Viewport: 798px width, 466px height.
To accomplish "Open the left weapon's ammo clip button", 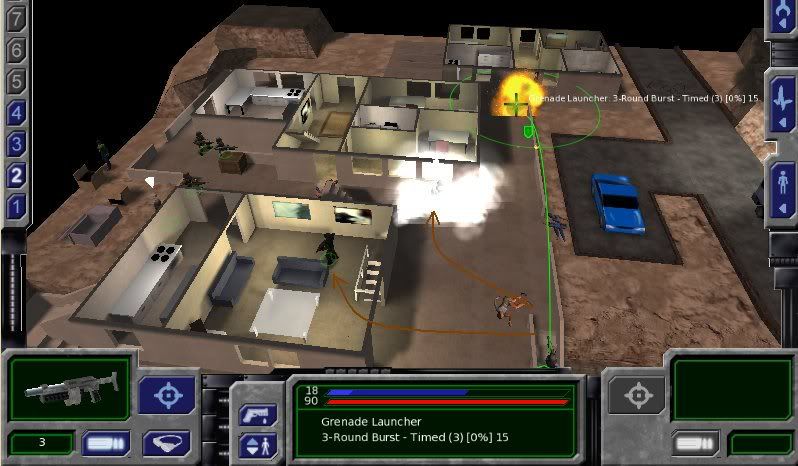I will click(106, 443).
